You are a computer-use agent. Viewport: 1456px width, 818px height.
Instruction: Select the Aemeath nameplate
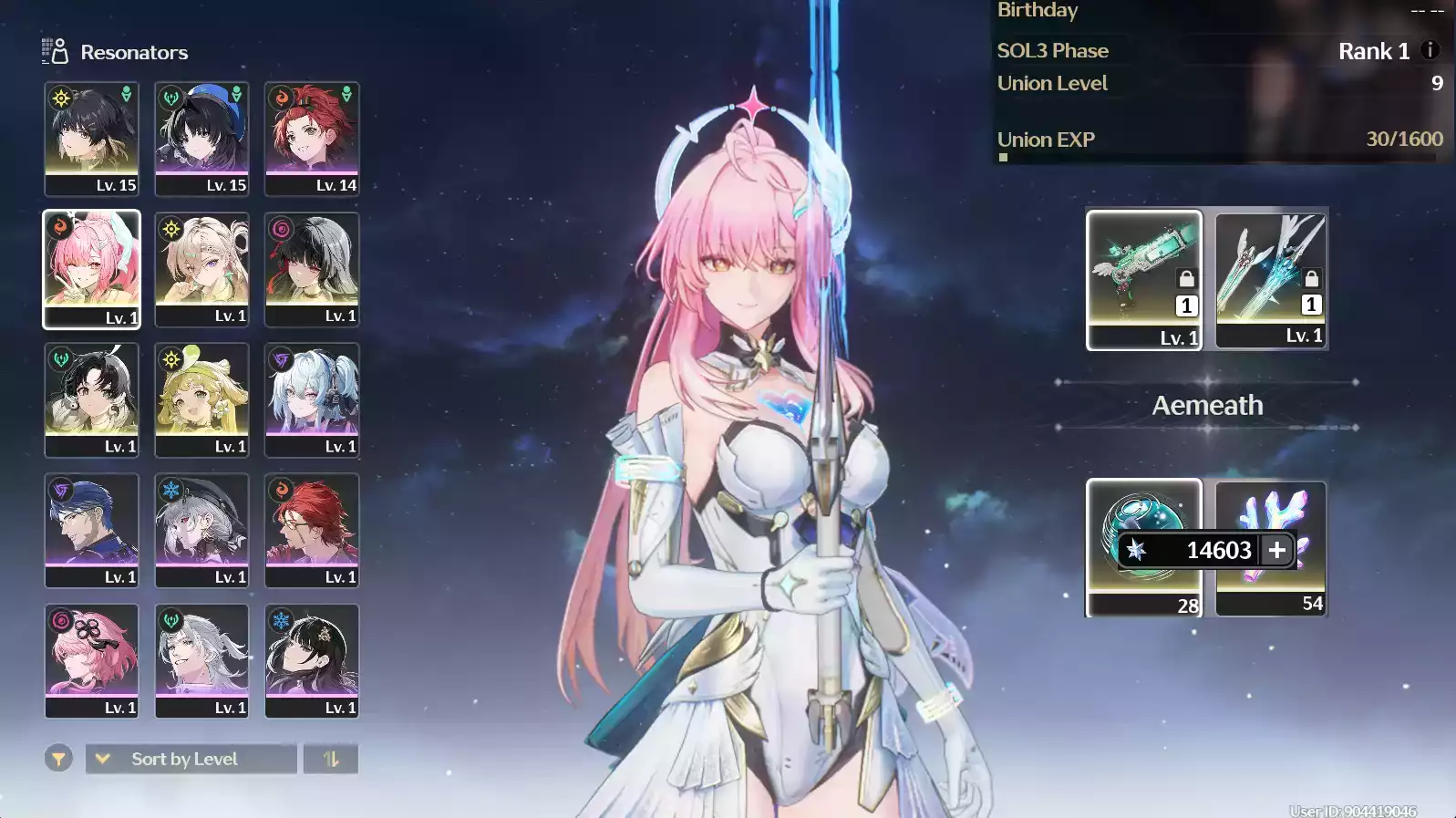coord(1206,405)
